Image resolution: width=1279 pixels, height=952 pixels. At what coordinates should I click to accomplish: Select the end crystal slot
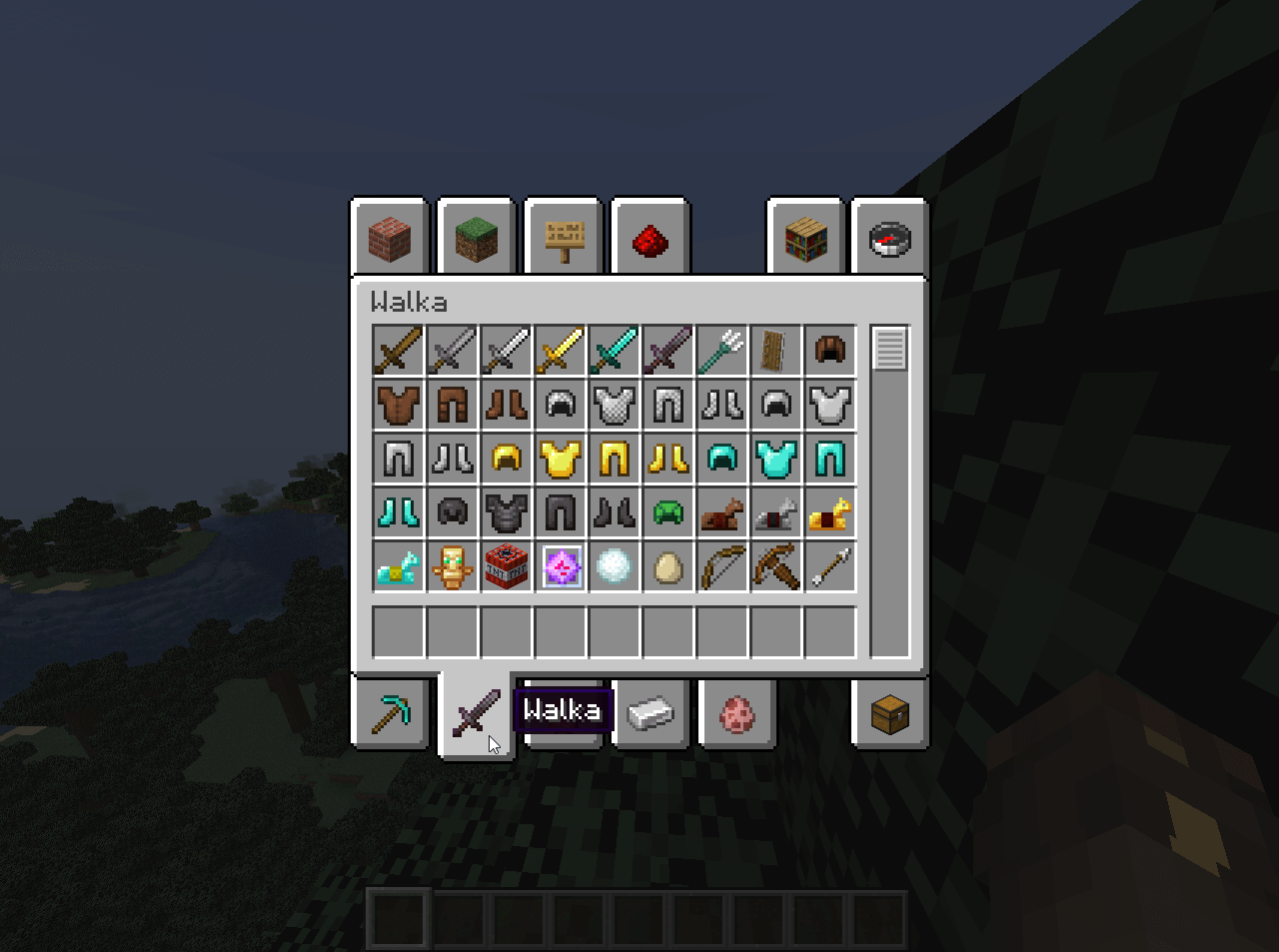click(x=561, y=566)
